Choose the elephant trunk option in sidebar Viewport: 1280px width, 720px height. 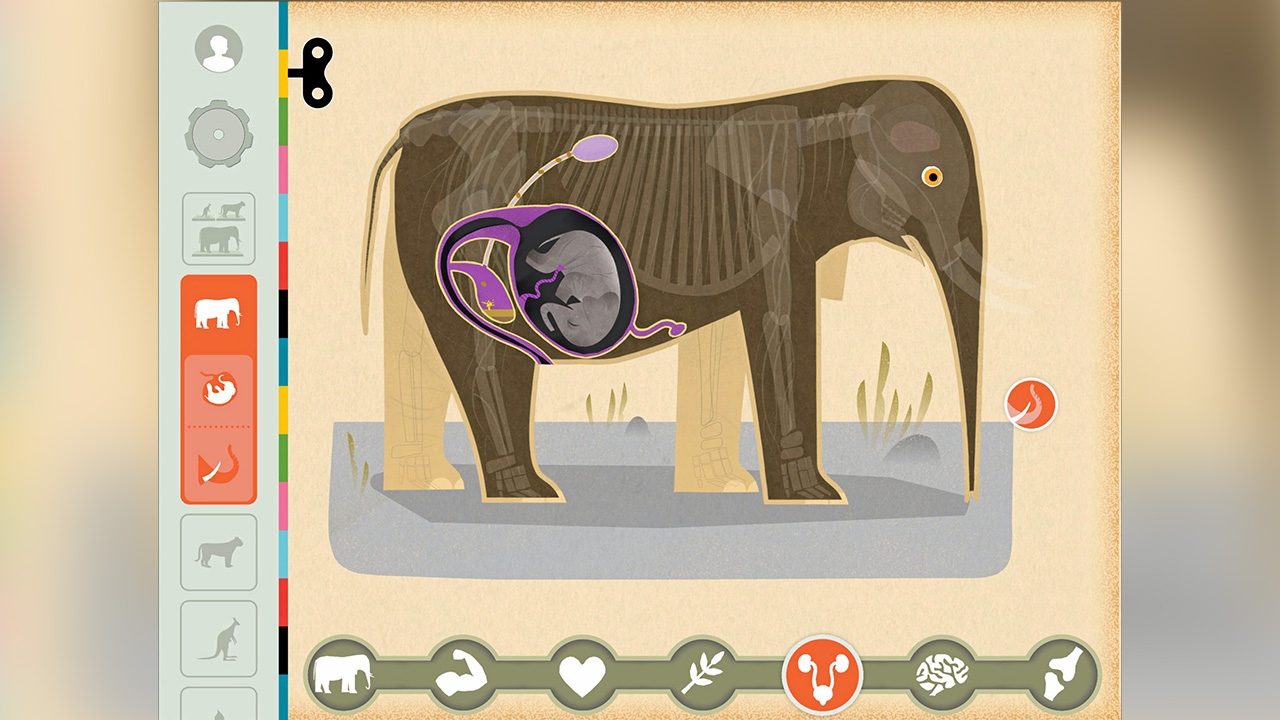(218, 465)
